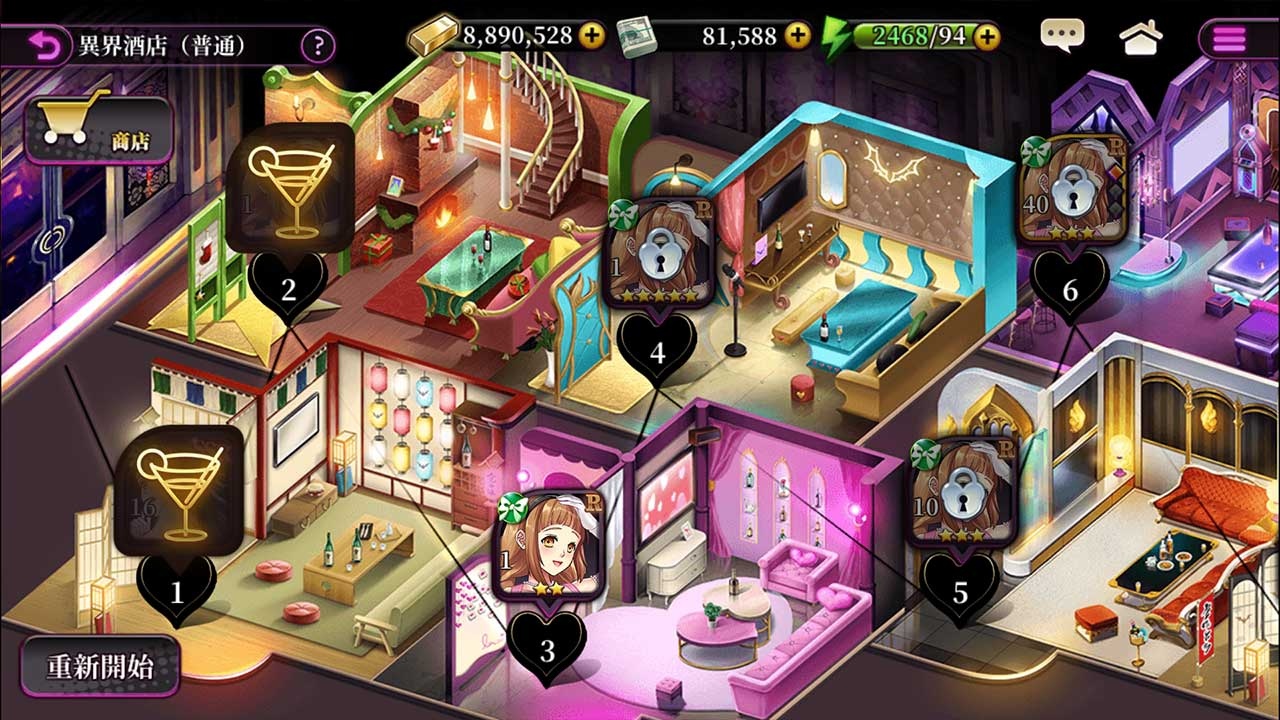
Task: Add more cash with plus button
Action: [x=797, y=37]
